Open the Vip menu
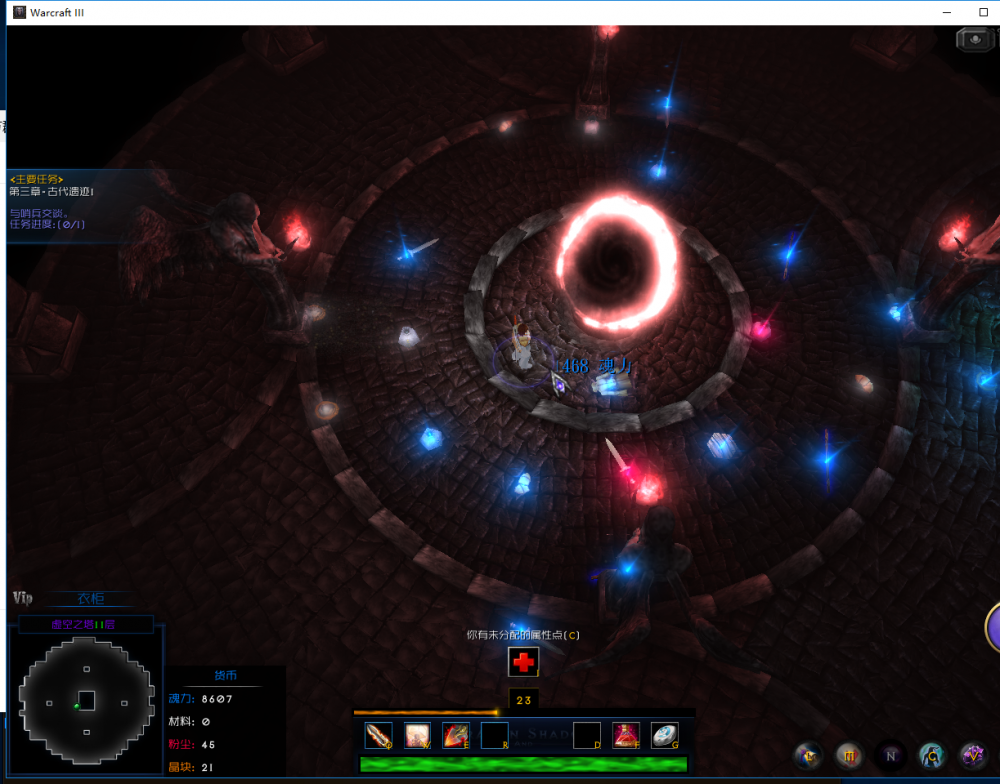Screen dimensions: 1000x784 [x=23, y=598]
